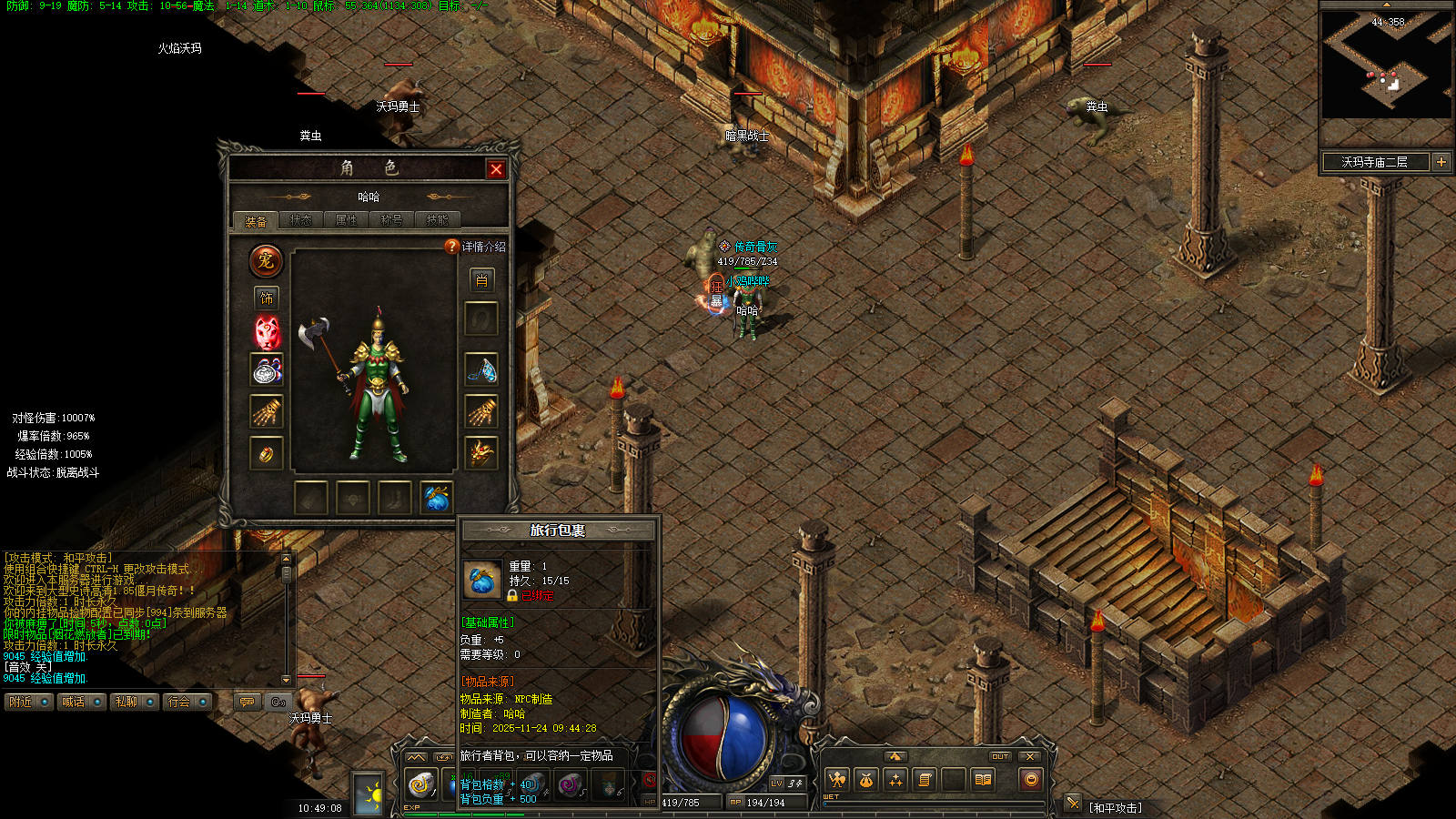This screenshot has height=819, width=1456.
Task: Select the red fox mask slot
Action: coord(267,332)
